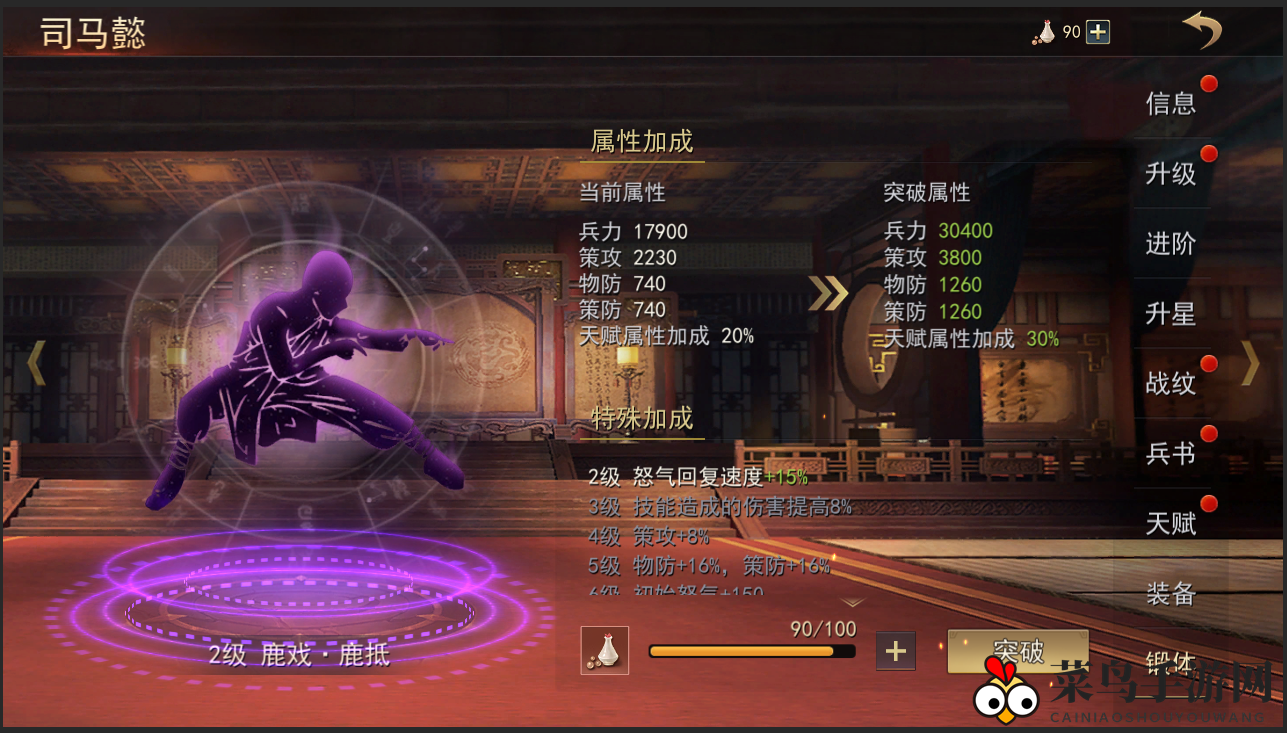This screenshot has height=733, width=1287.
Task: Click the plus button beside material bar
Action: coord(895,650)
